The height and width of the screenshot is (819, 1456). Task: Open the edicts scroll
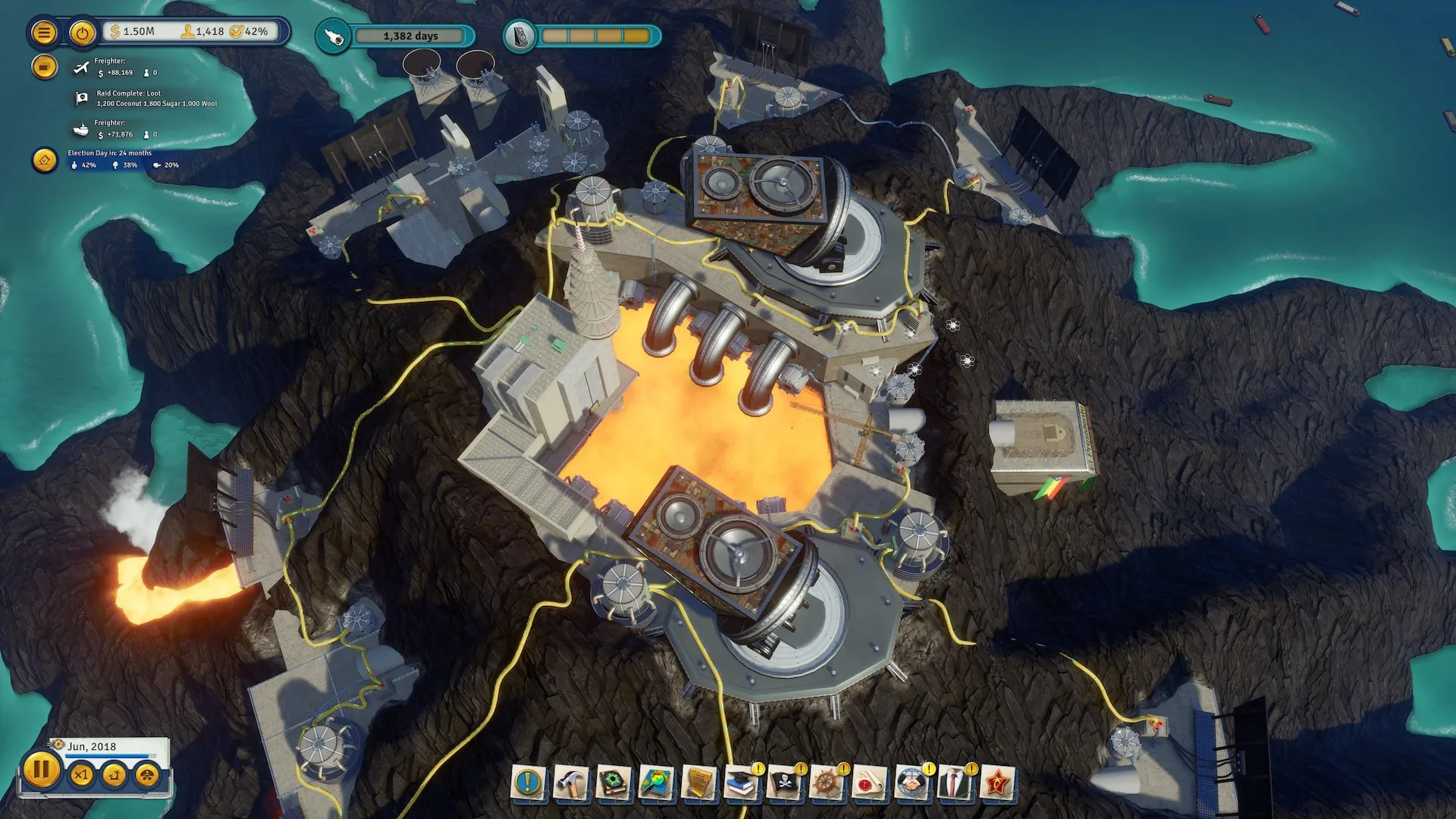point(698,783)
